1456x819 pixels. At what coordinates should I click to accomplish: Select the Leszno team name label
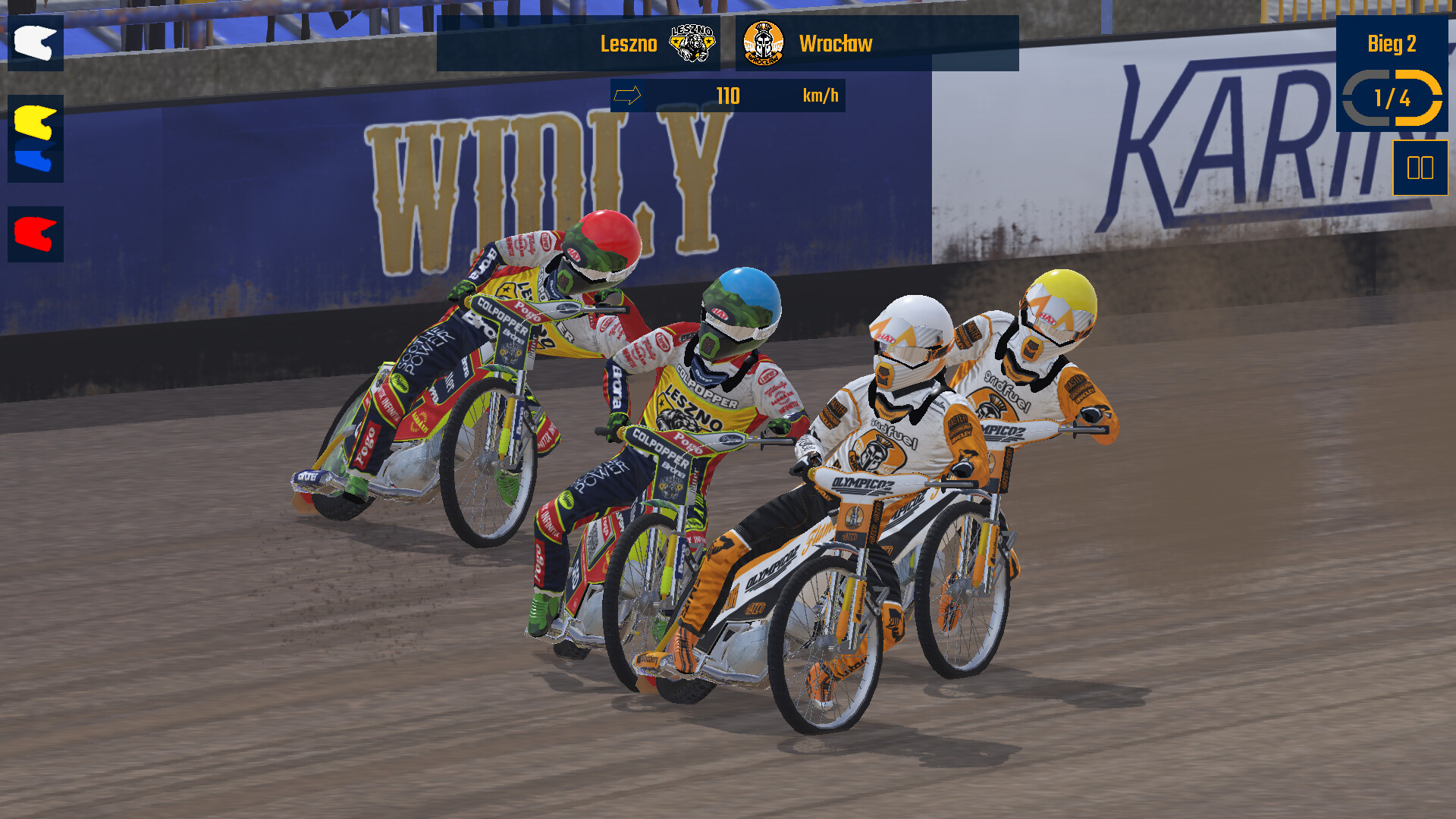(629, 45)
